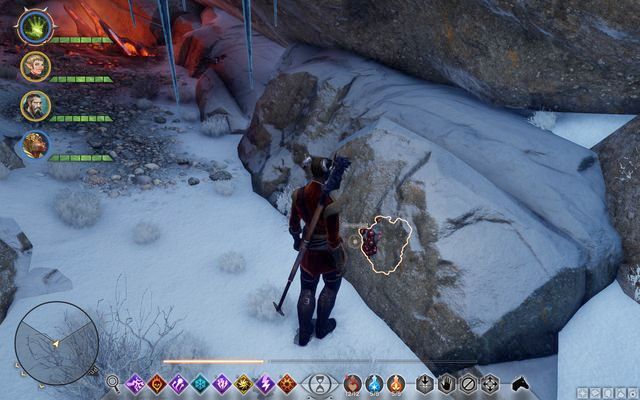Select the bearded dark-haired companion portrait
The height and width of the screenshot is (400, 640).
pyautogui.click(x=33, y=105)
